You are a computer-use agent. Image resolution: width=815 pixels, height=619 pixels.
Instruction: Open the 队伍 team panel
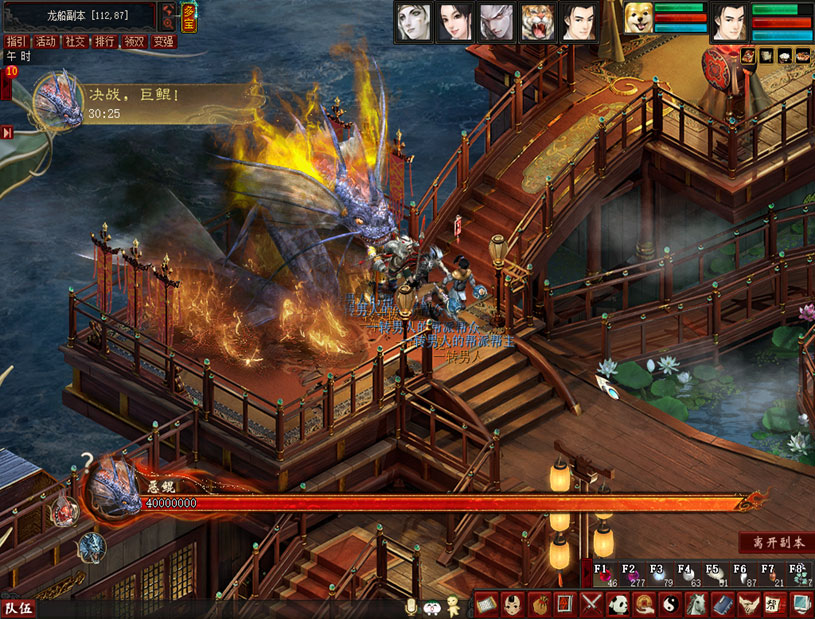[17, 607]
